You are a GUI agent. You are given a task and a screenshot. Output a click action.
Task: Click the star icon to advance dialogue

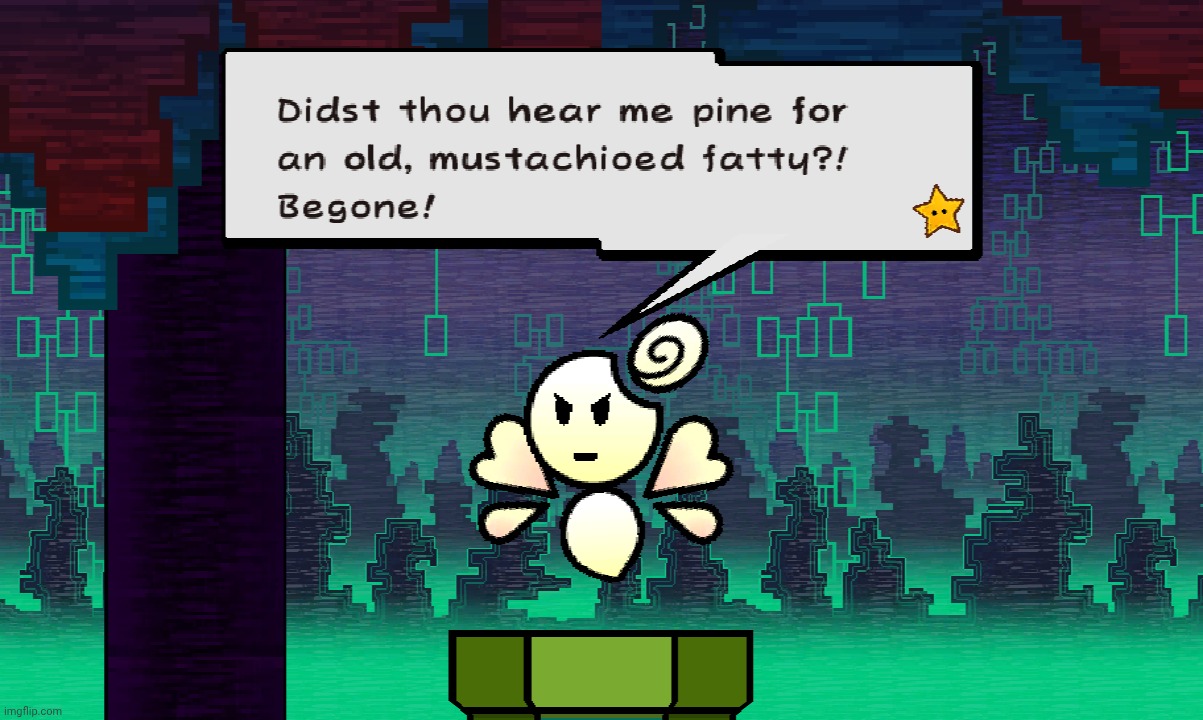[938, 211]
